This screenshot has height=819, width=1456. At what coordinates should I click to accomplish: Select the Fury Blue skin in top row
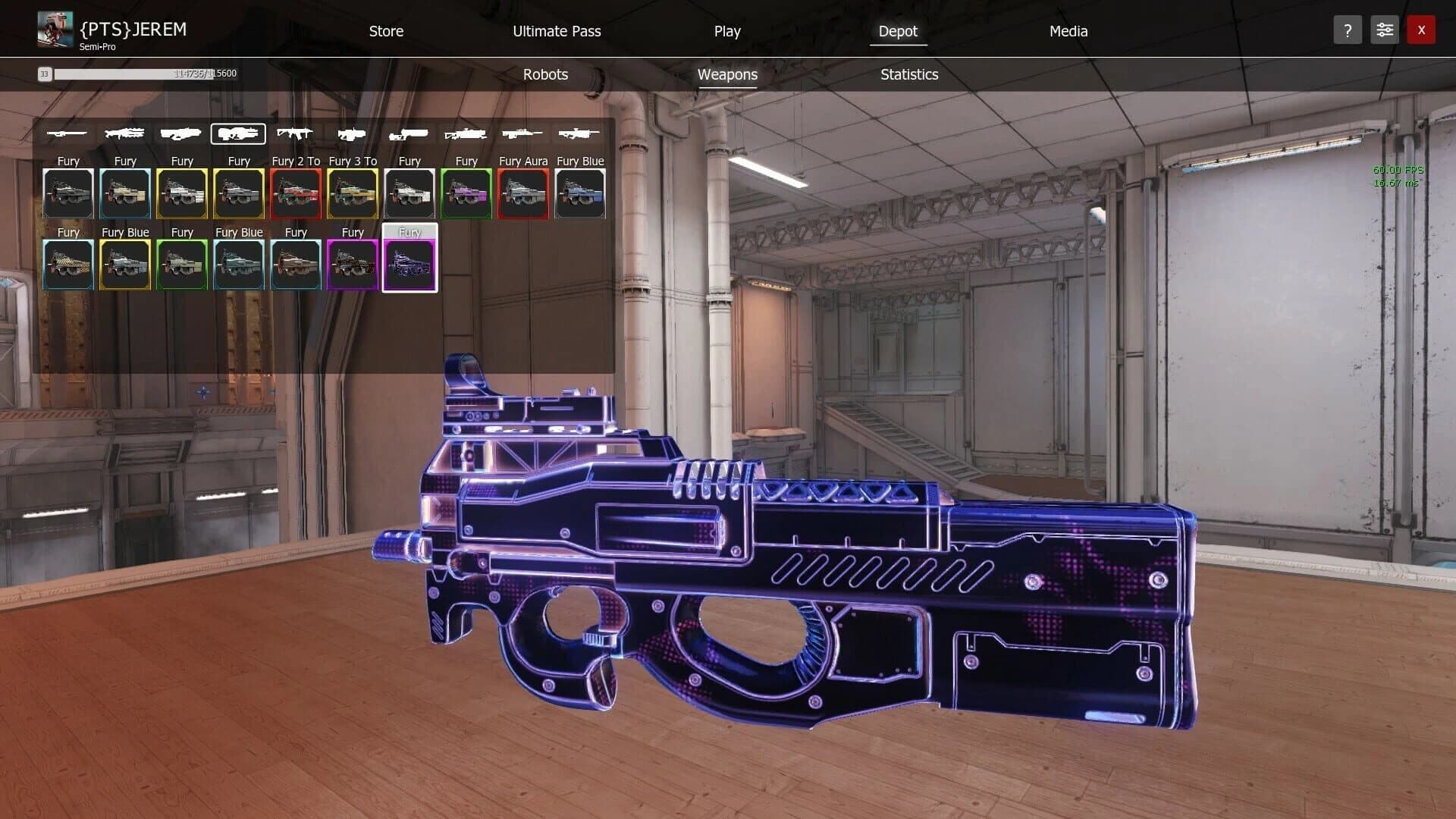point(580,193)
